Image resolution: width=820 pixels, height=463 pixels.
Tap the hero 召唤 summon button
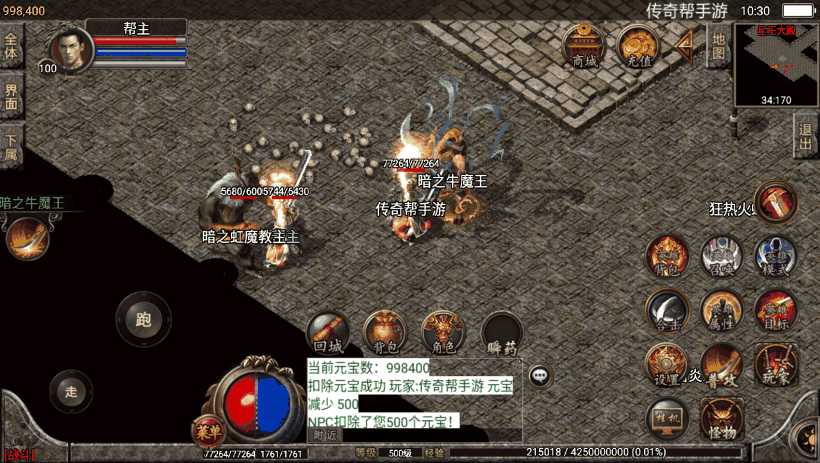[x=720, y=257]
